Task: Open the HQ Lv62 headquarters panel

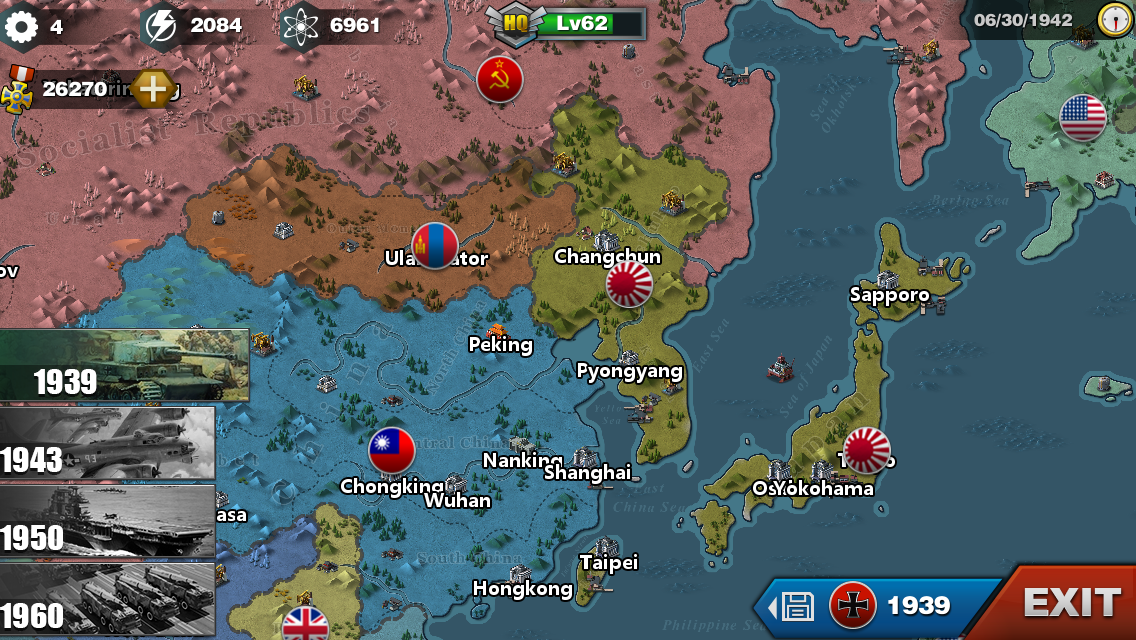Action: [x=567, y=23]
